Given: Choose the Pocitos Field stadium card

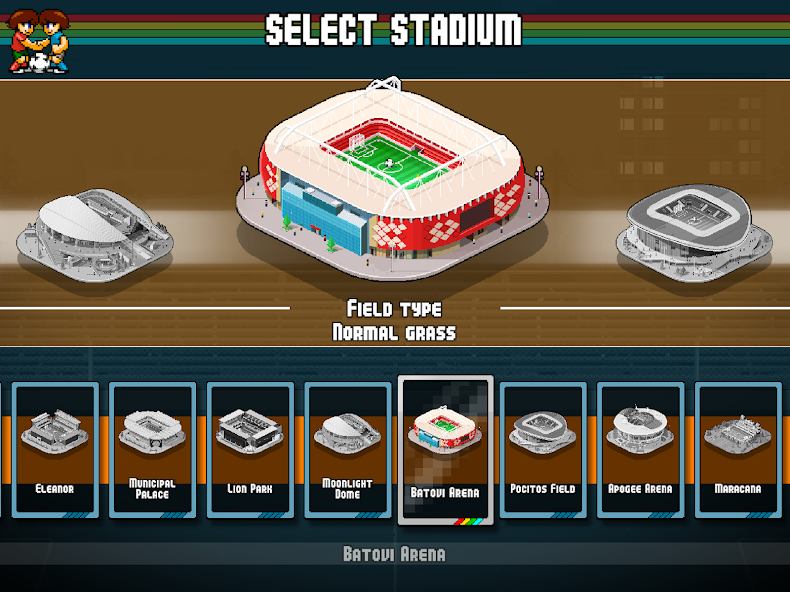Looking at the screenshot, I should (x=543, y=449).
